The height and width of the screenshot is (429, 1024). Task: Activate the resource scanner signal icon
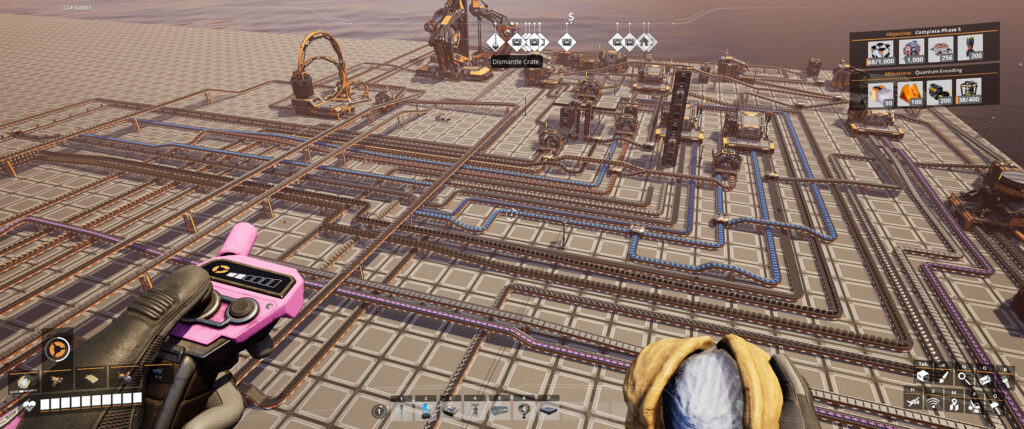click(934, 403)
